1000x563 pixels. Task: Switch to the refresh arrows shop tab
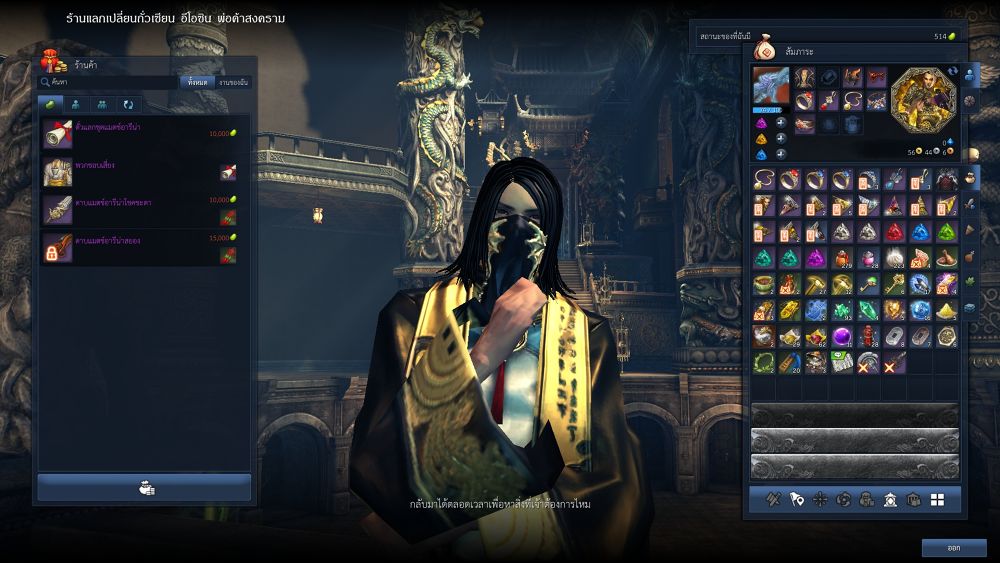128,104
